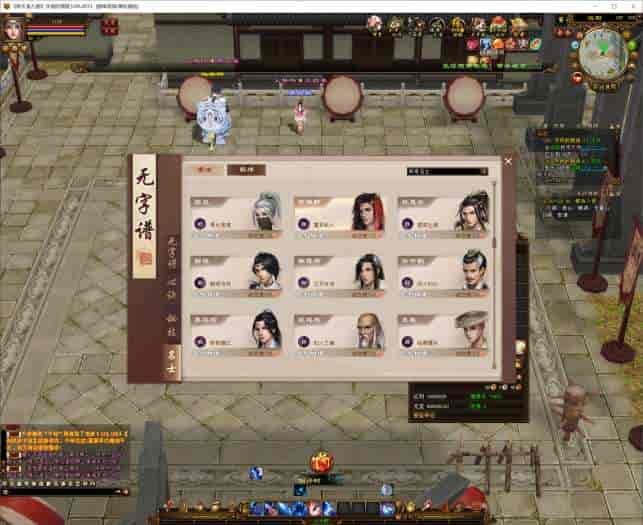Select the mustached man character card
Viewport: 643px width, 525px height.
tap(445, 271)
